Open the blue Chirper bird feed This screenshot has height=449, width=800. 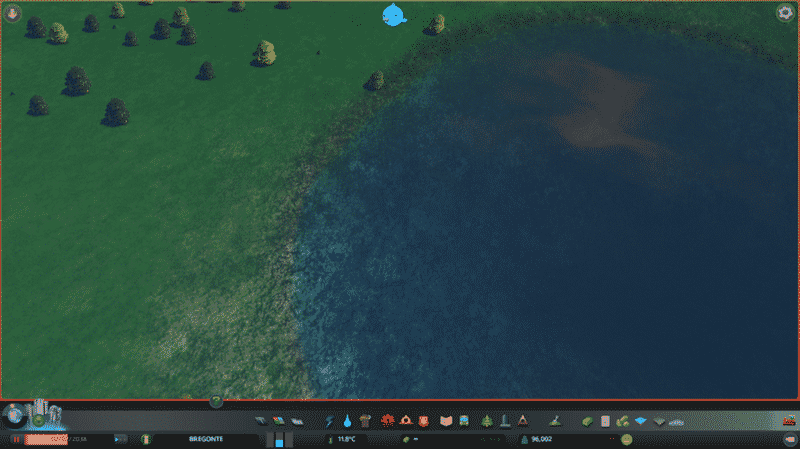point(394,14)
